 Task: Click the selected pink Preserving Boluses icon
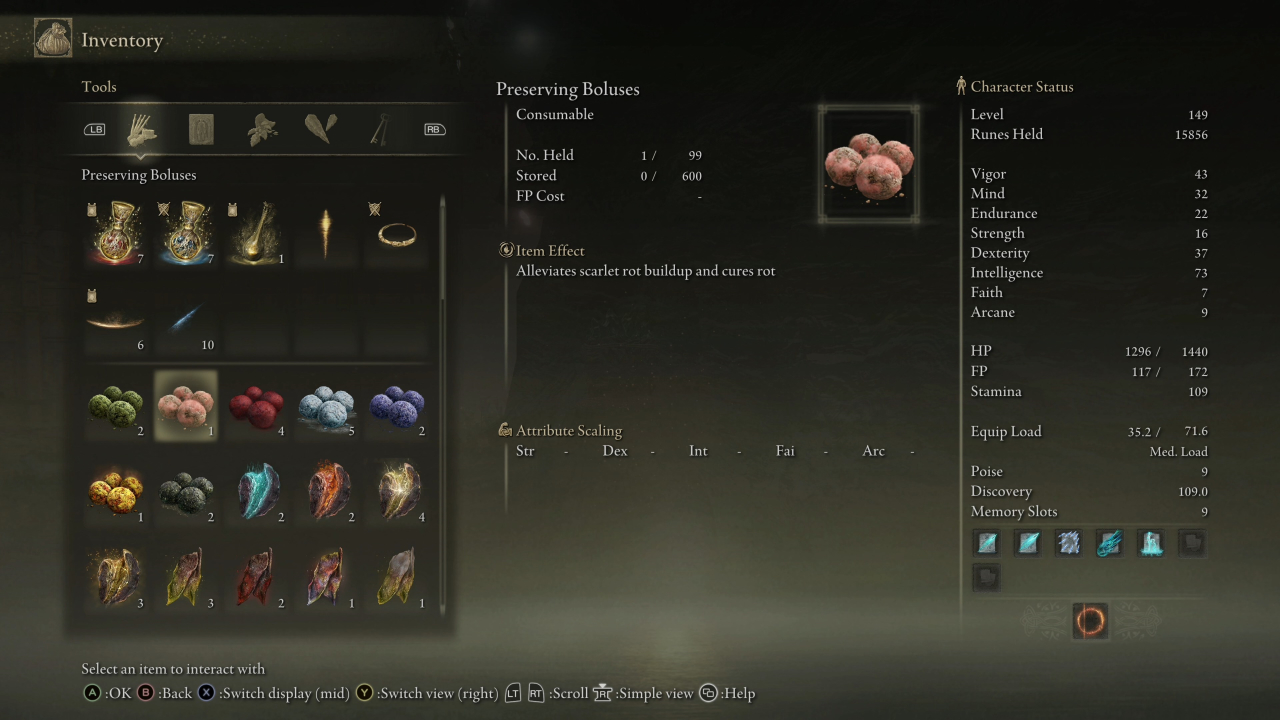pyautogui.click(x=185, y=405)
